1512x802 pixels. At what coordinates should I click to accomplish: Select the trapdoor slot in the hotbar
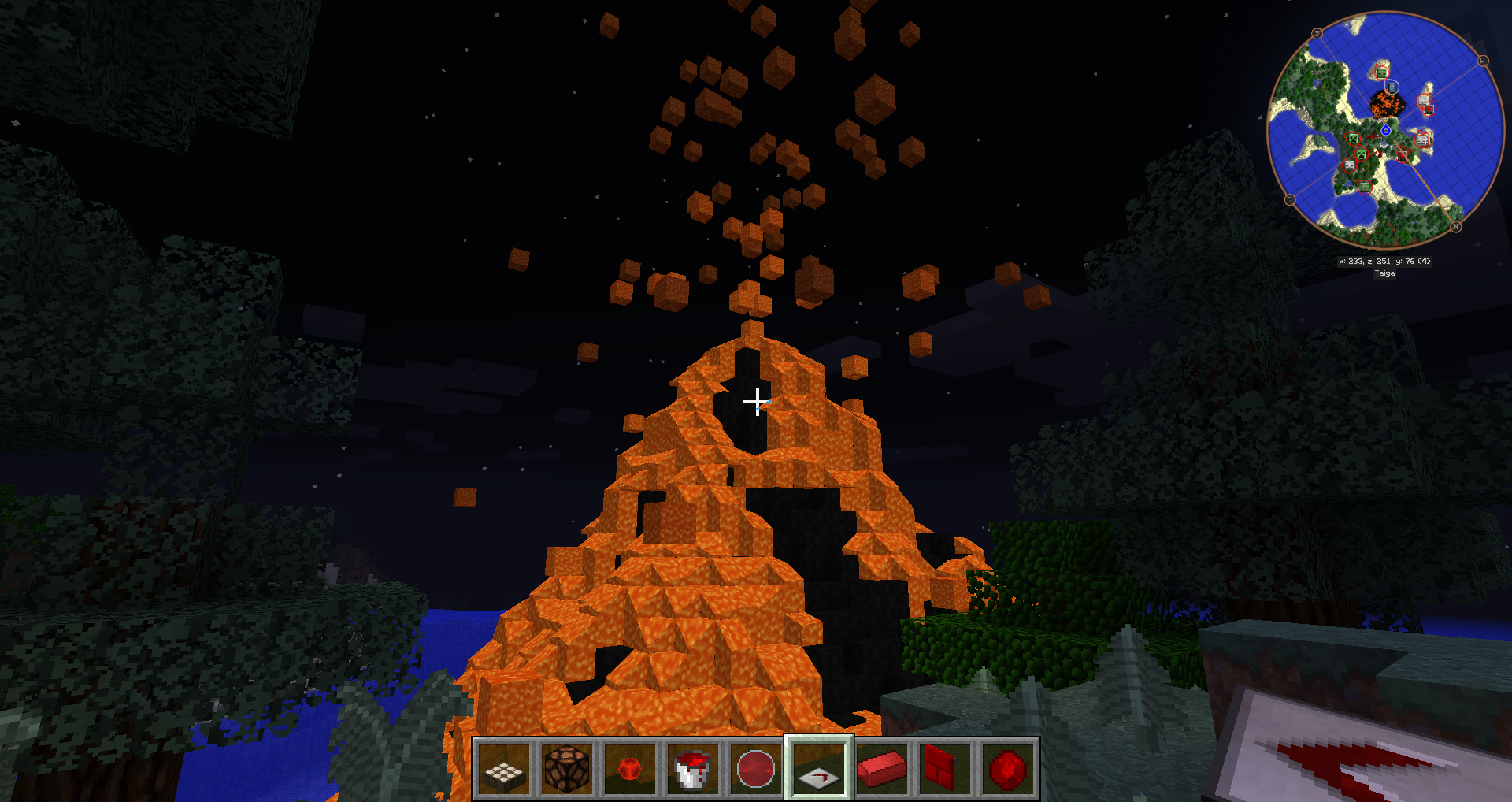(x=504, y=769)
